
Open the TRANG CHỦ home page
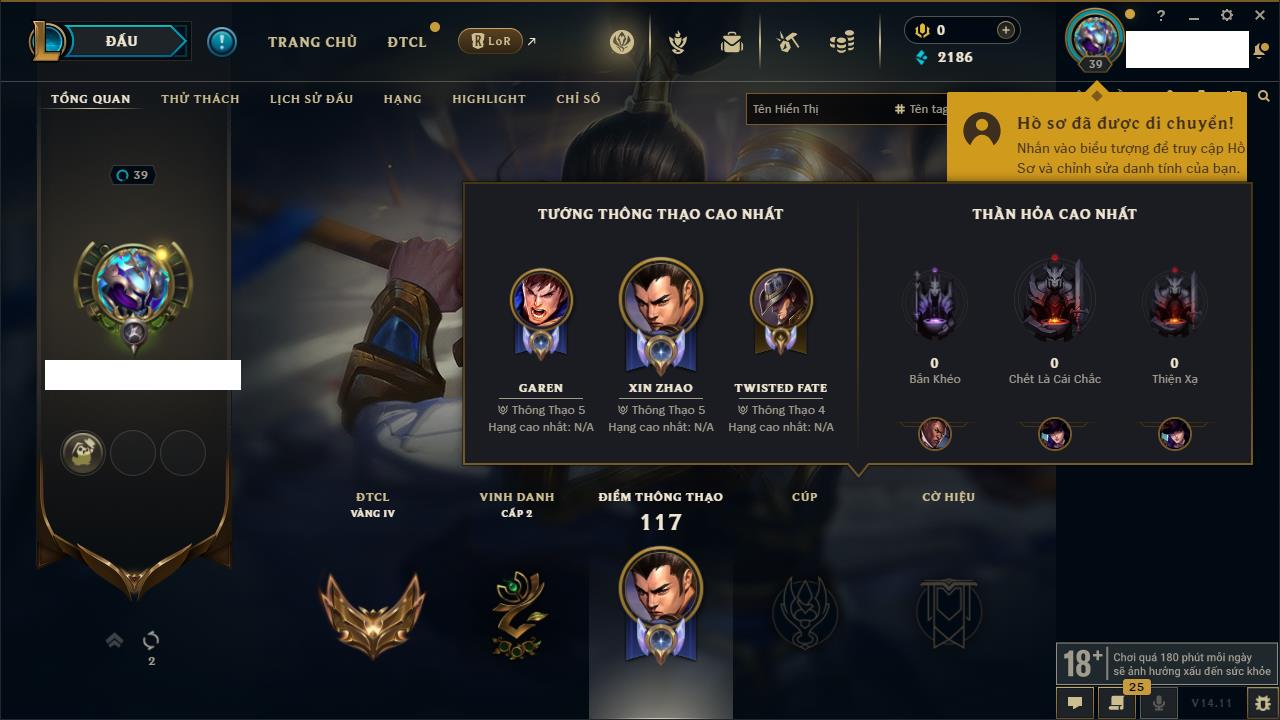point(312,42)
